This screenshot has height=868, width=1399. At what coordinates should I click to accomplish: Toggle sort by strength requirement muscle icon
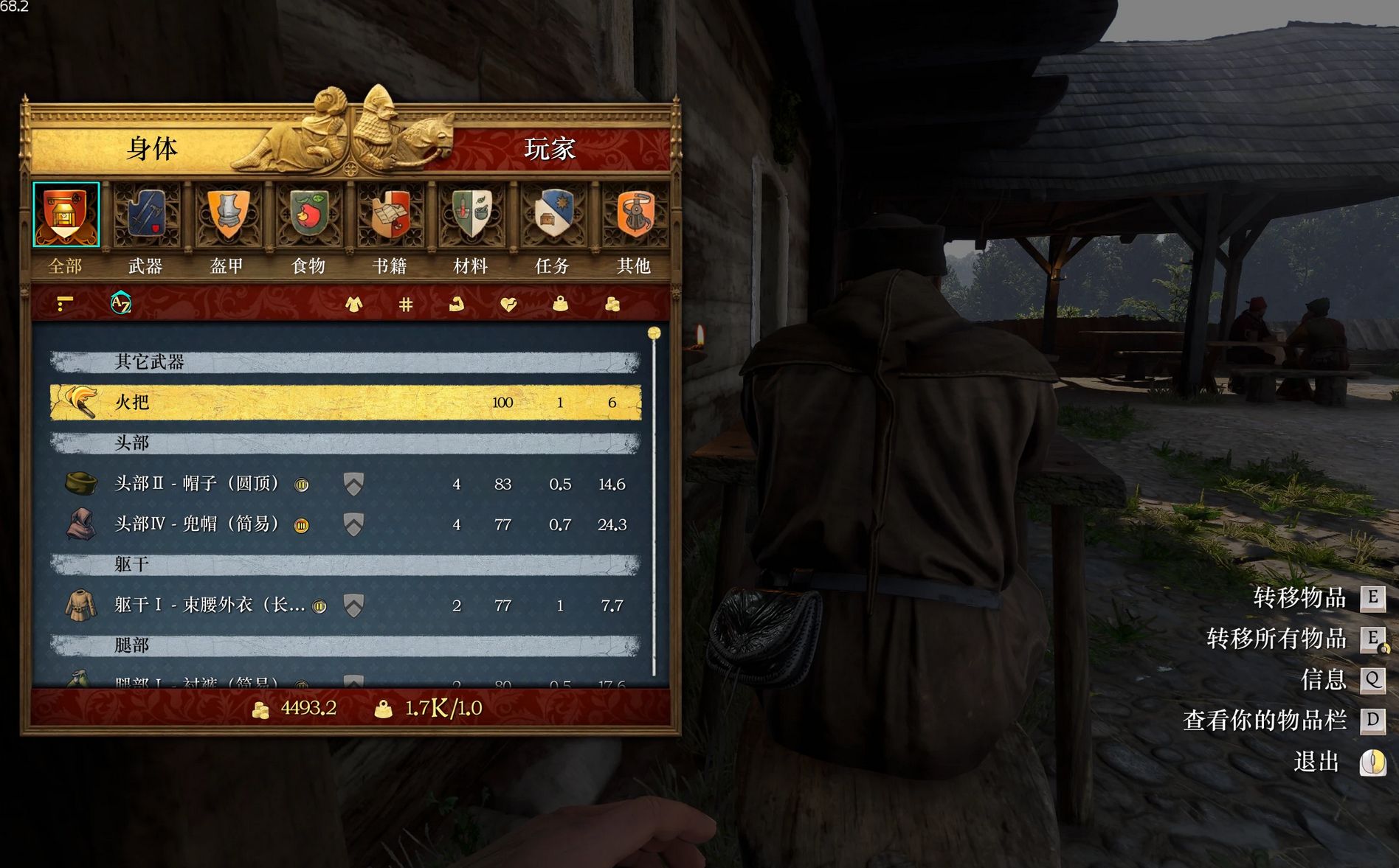[x=456, y=303]
